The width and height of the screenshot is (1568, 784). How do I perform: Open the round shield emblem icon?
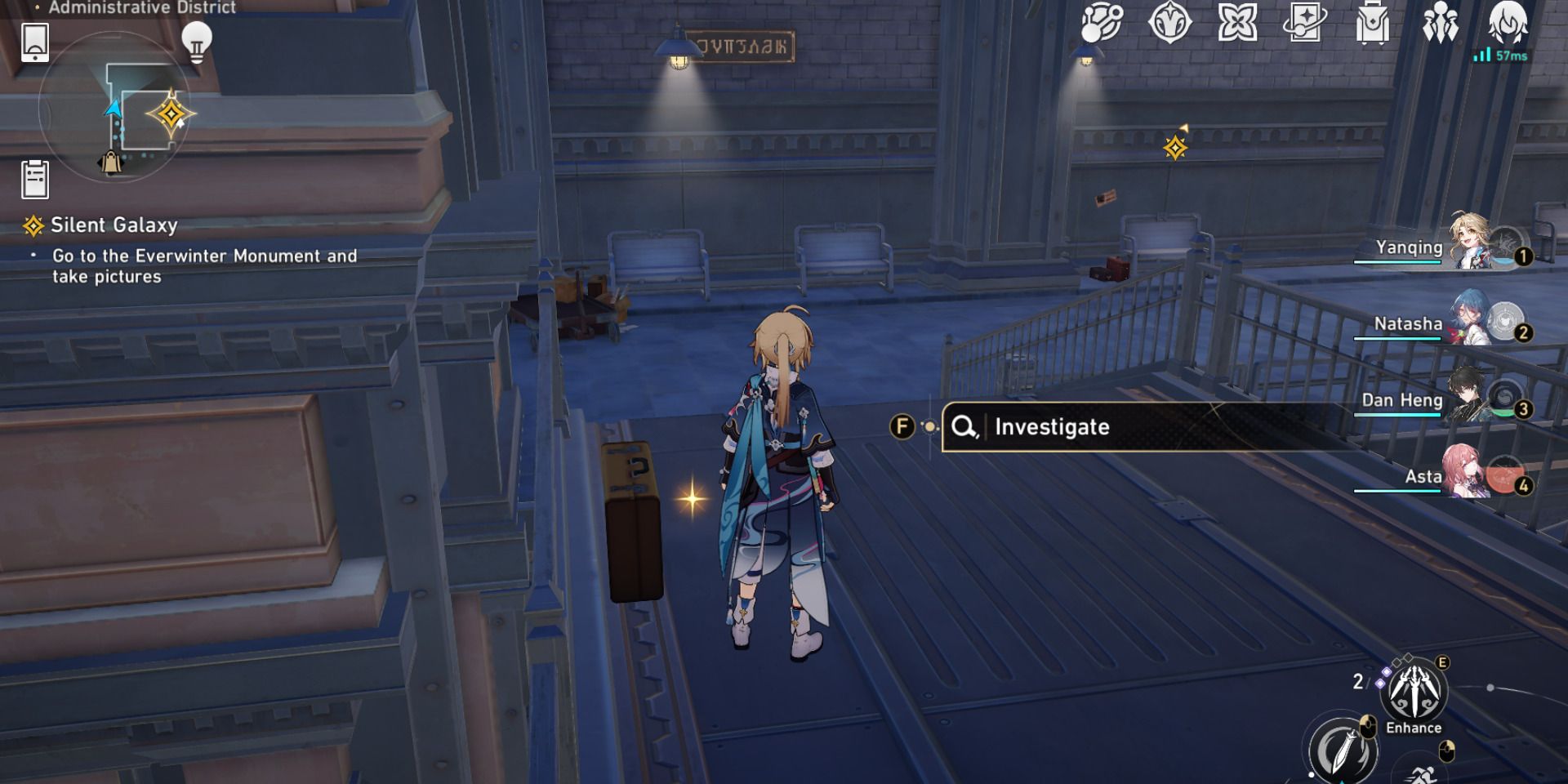pyautogui.click(x=1169, y=23)
